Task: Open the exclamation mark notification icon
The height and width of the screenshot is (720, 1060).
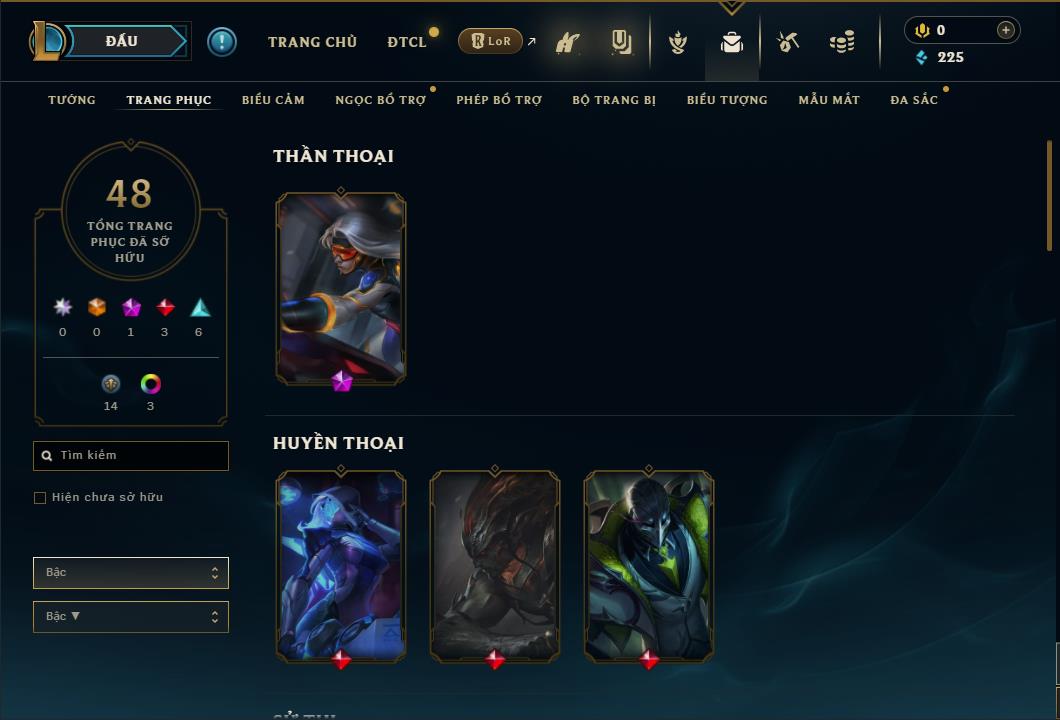Action: coord(222,42)
